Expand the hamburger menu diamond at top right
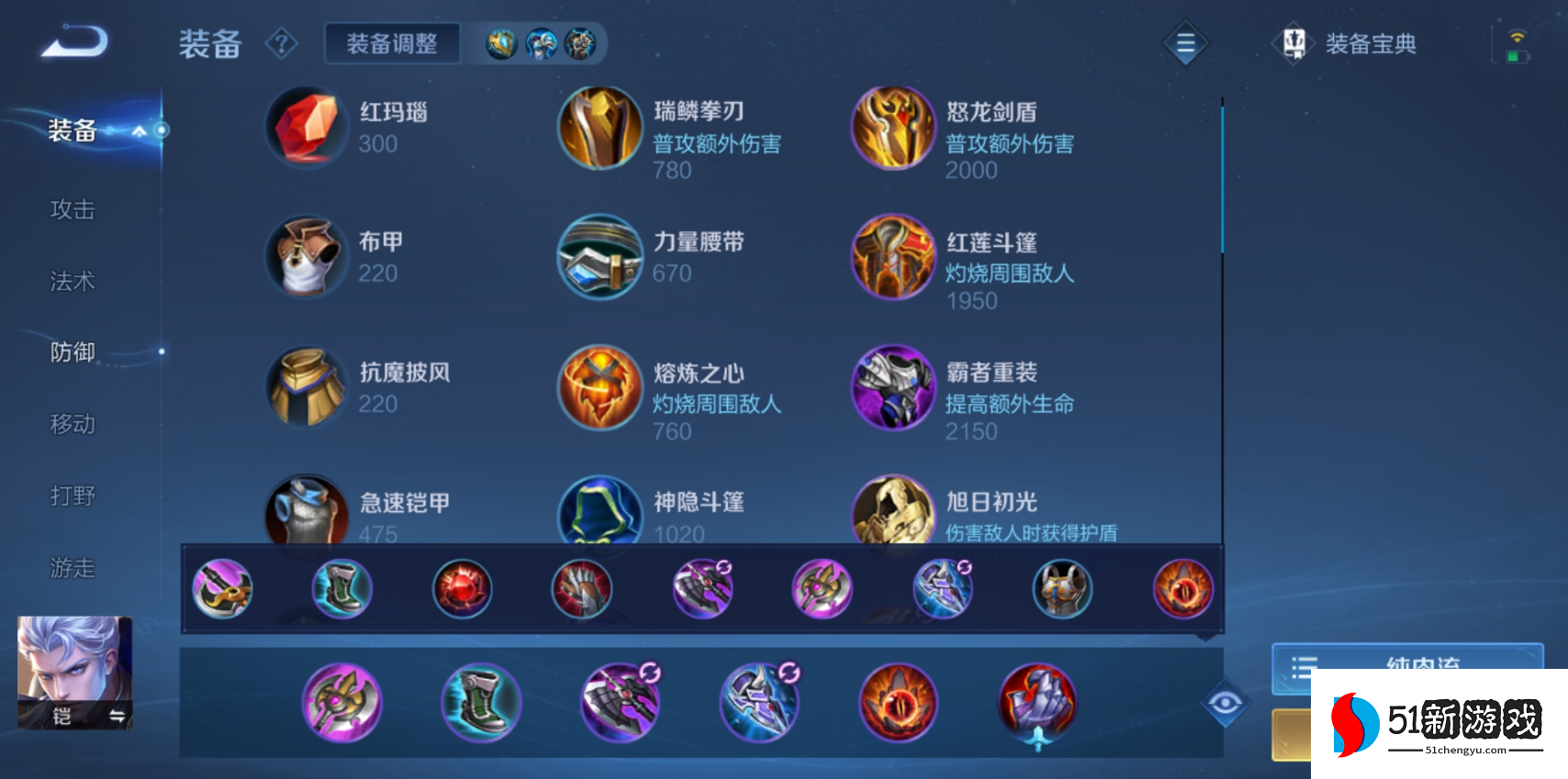The width and height of the screenshot is (1568, 779). click(x=1184, y=43)
